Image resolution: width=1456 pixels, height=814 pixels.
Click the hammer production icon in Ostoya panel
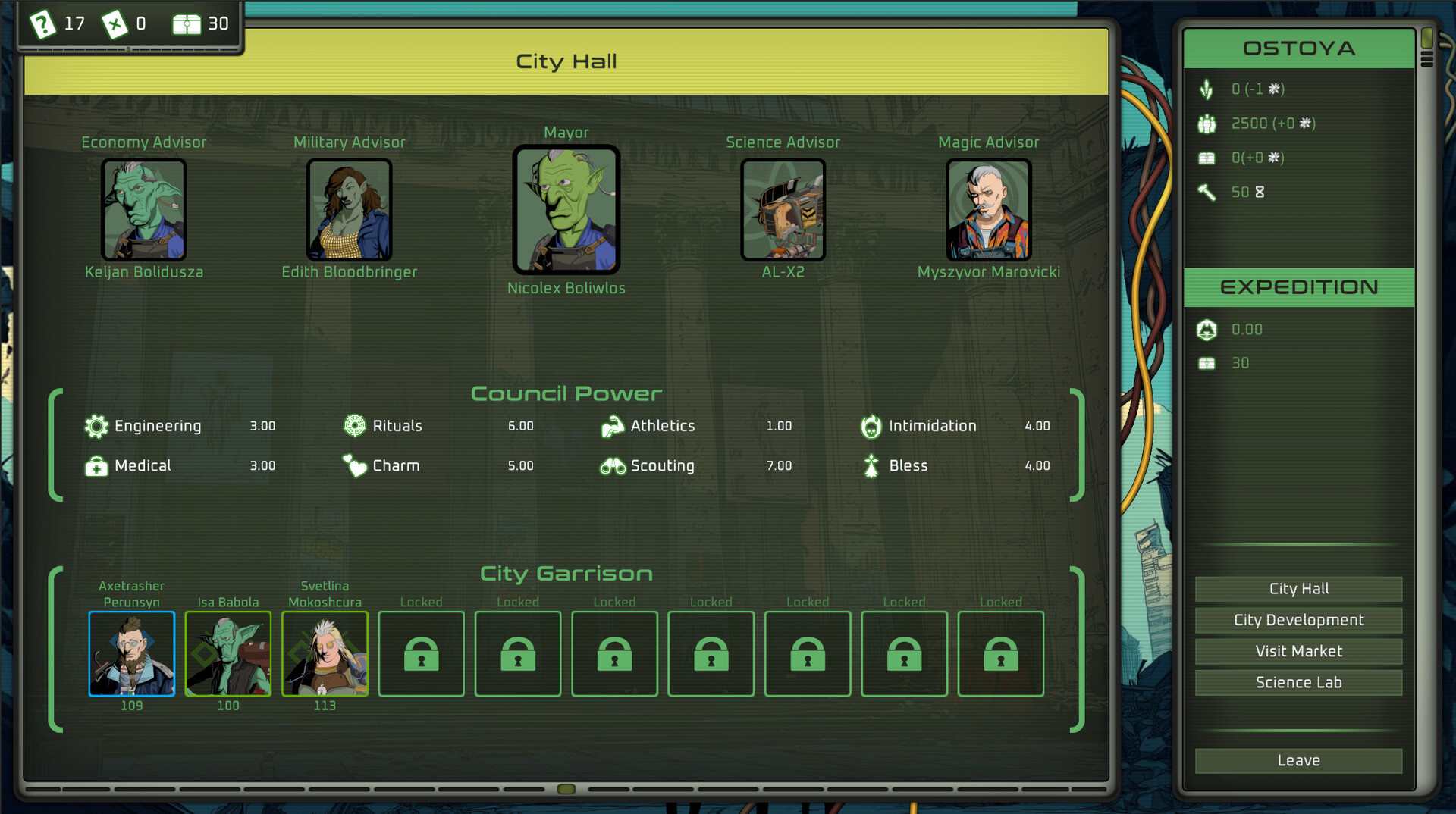[x=1207, y=192]
